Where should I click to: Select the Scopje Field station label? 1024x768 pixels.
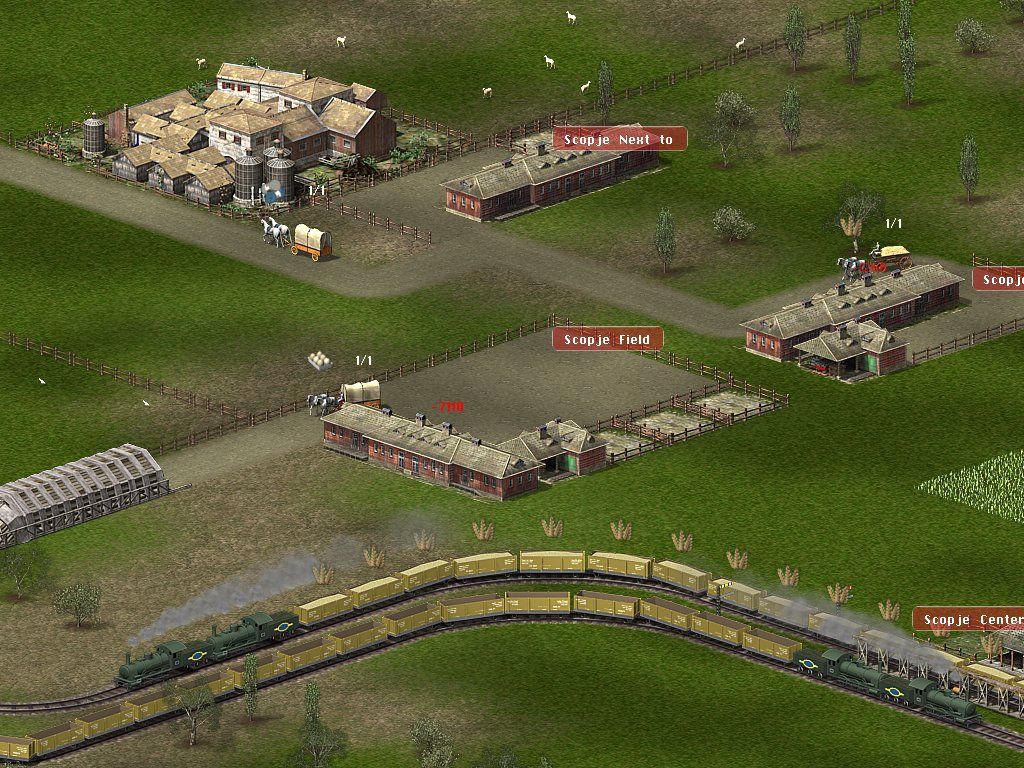pos(607,340)
